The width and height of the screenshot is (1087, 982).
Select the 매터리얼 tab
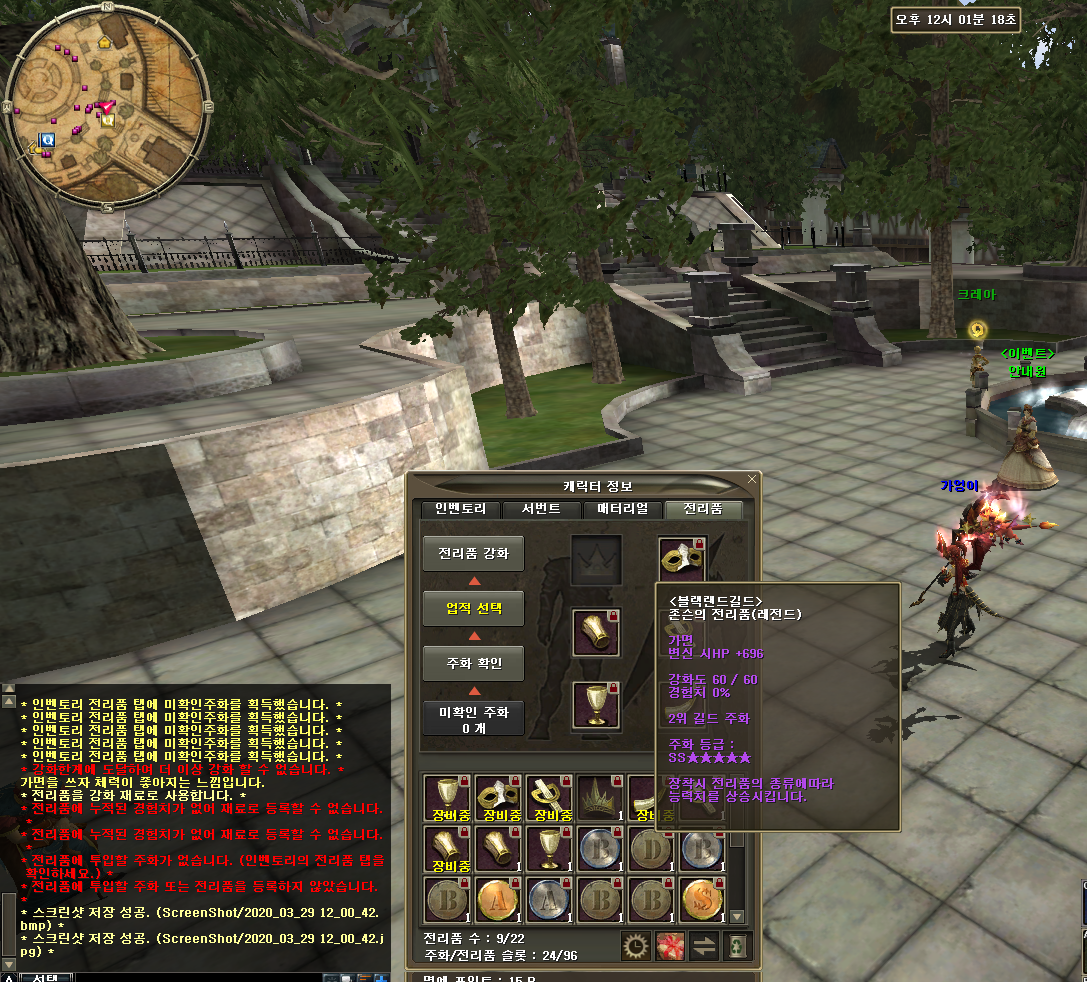622,509
